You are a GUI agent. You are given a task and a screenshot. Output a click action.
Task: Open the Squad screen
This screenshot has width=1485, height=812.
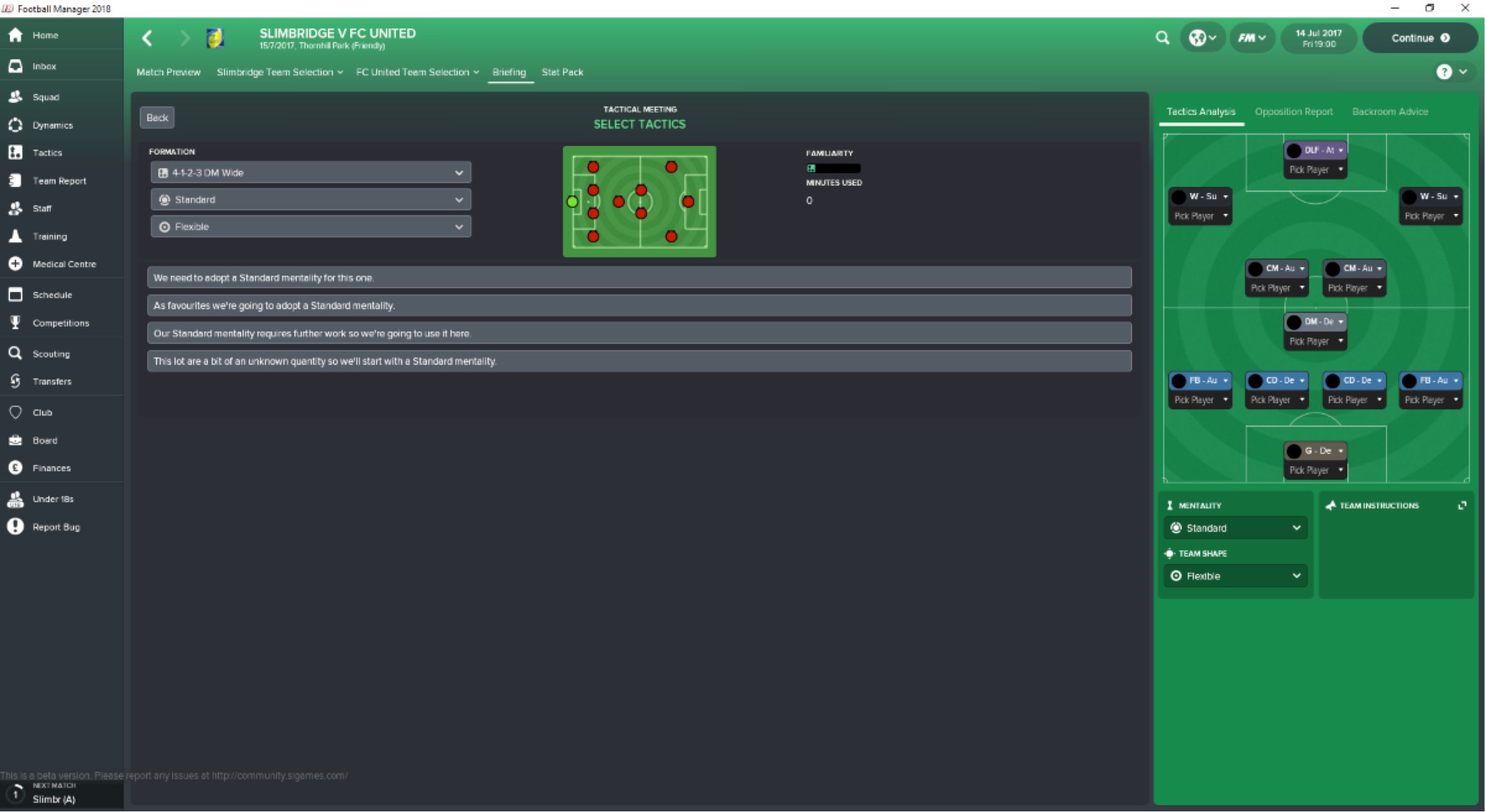(46, 97)
